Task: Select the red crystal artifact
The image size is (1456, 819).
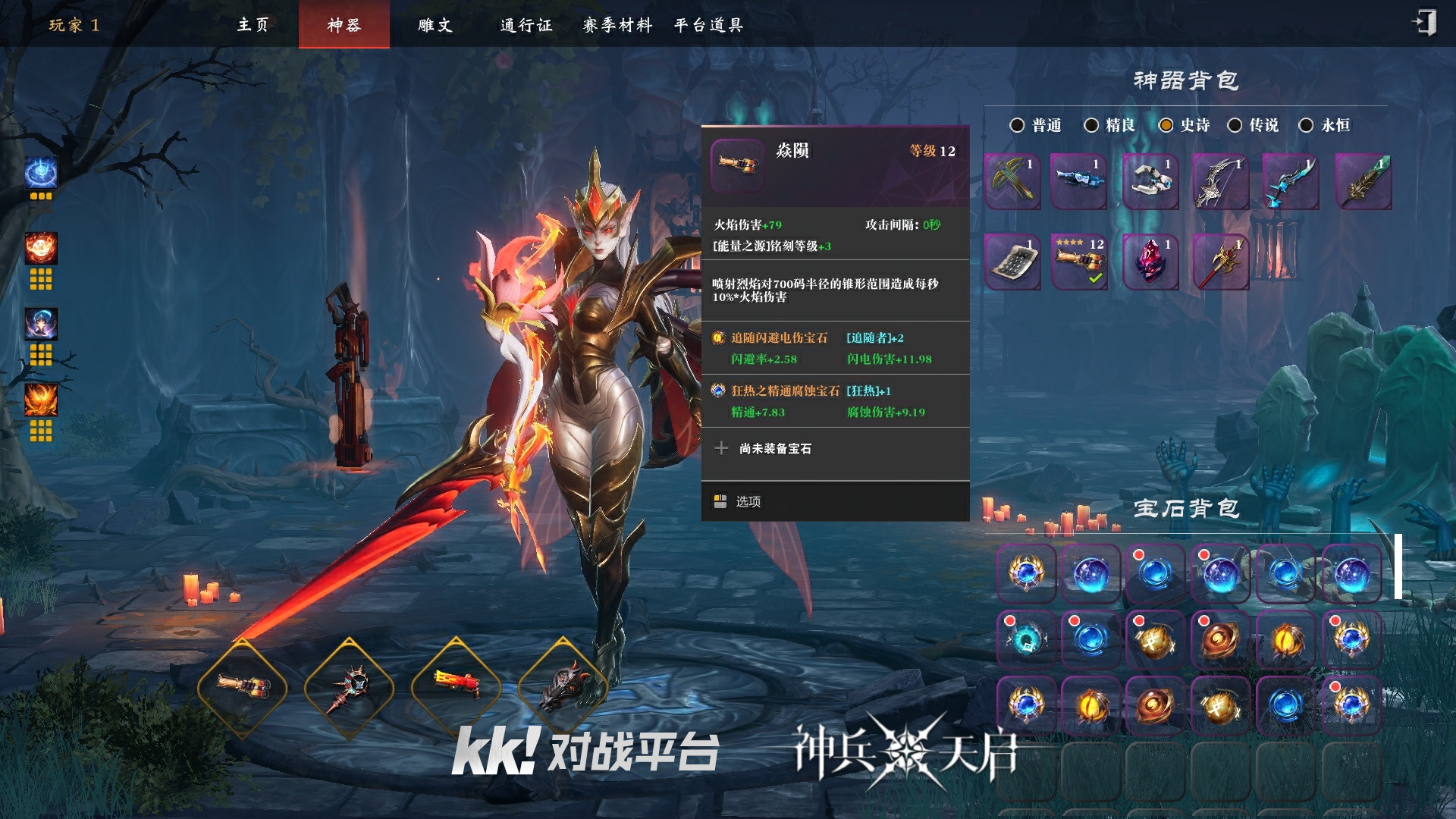Action: point(1150,262)
